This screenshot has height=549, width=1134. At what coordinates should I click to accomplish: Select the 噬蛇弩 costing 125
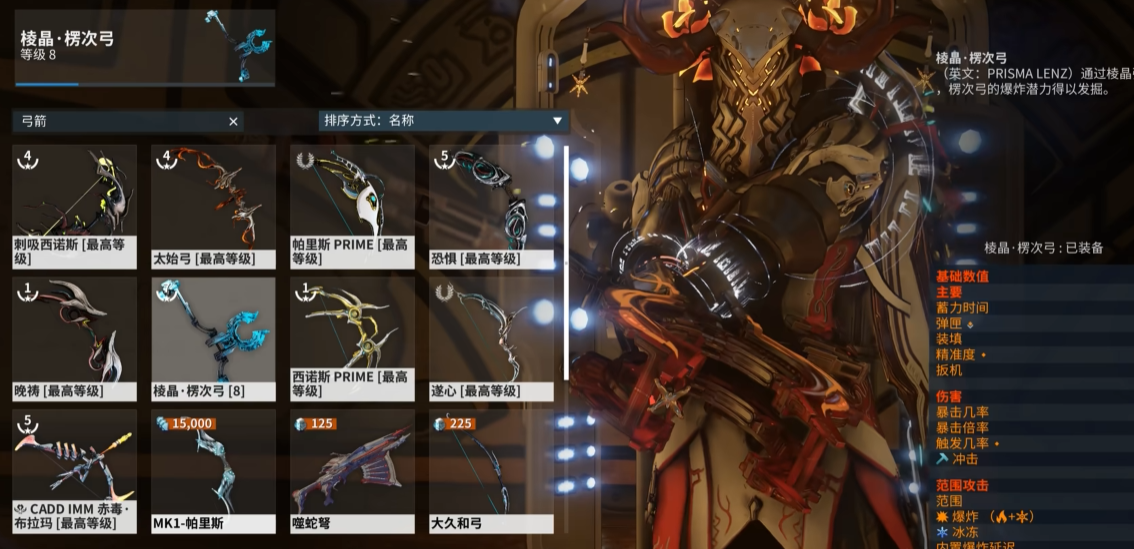(x=353, y=470)
